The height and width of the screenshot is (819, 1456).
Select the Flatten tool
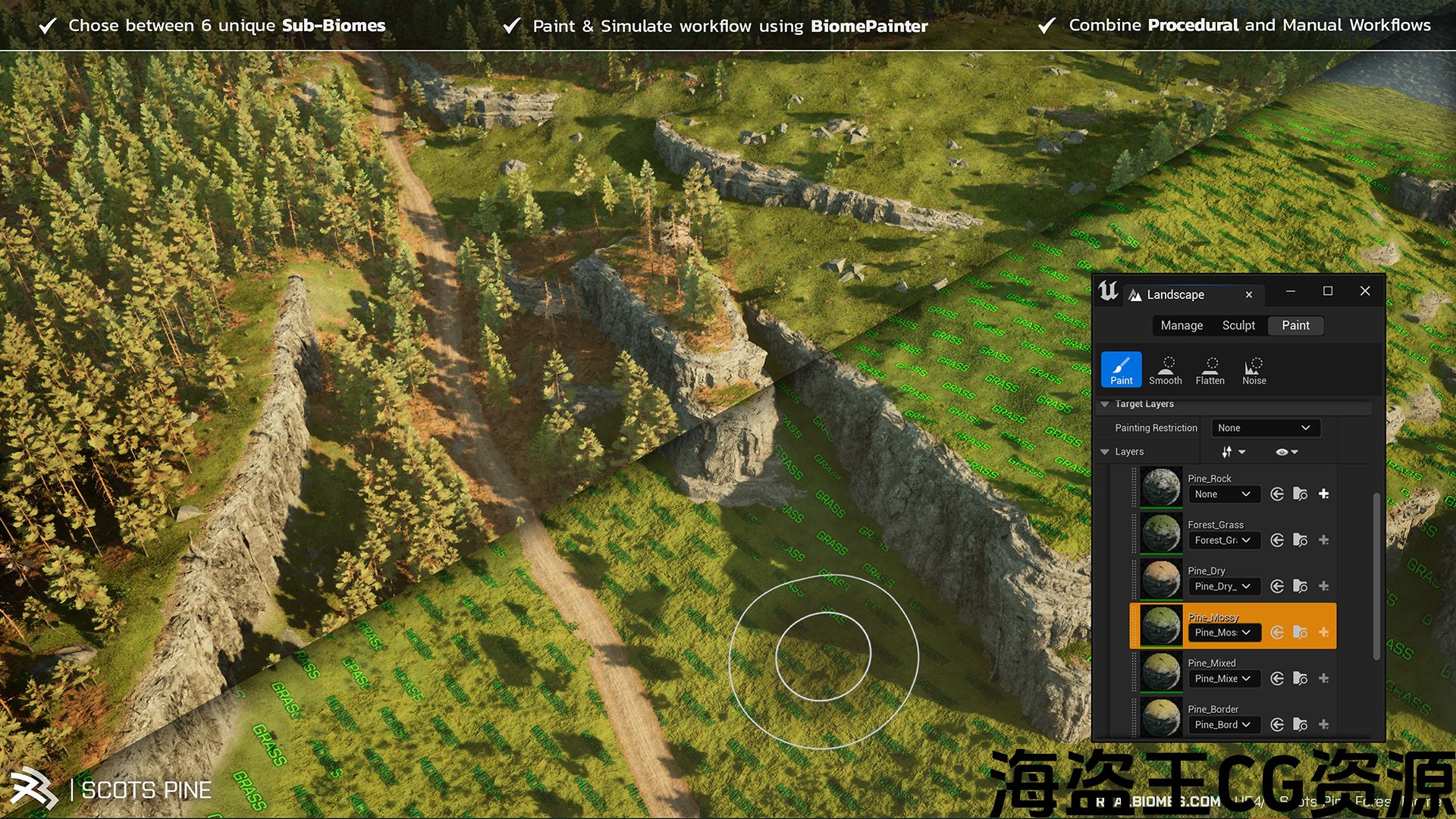(x=1210, y=369)
